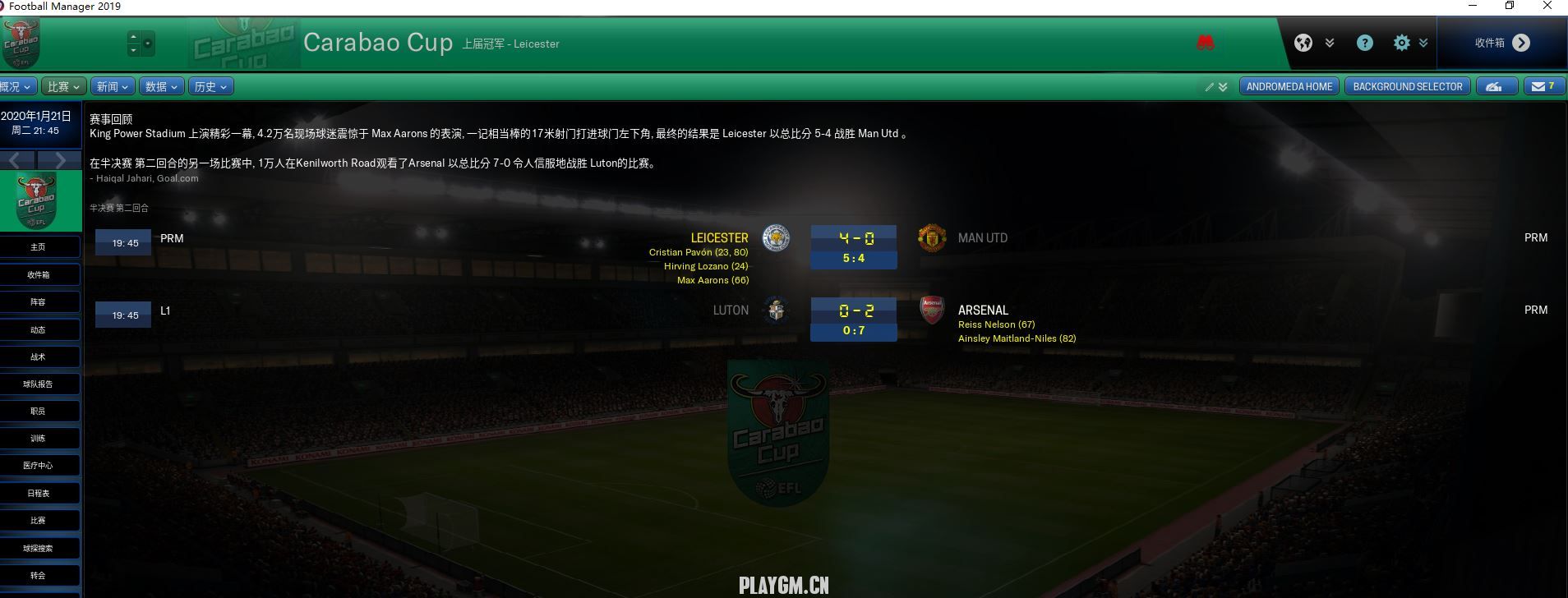Open 训练 from the sidebar
This screenshot has height=598, width=1568.
click(x=39, y=438)
